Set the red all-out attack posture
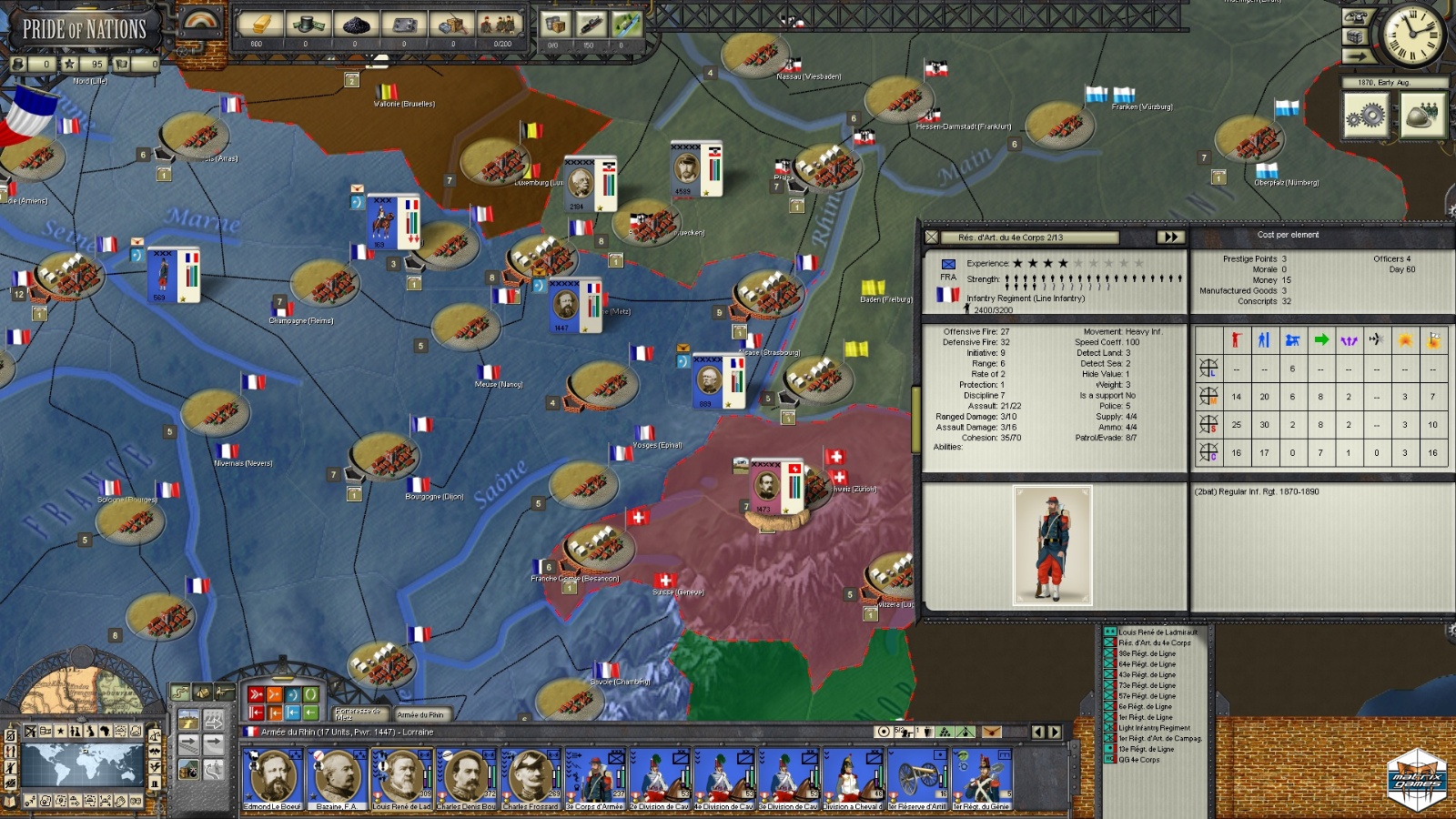 click(x=257, y=695)
